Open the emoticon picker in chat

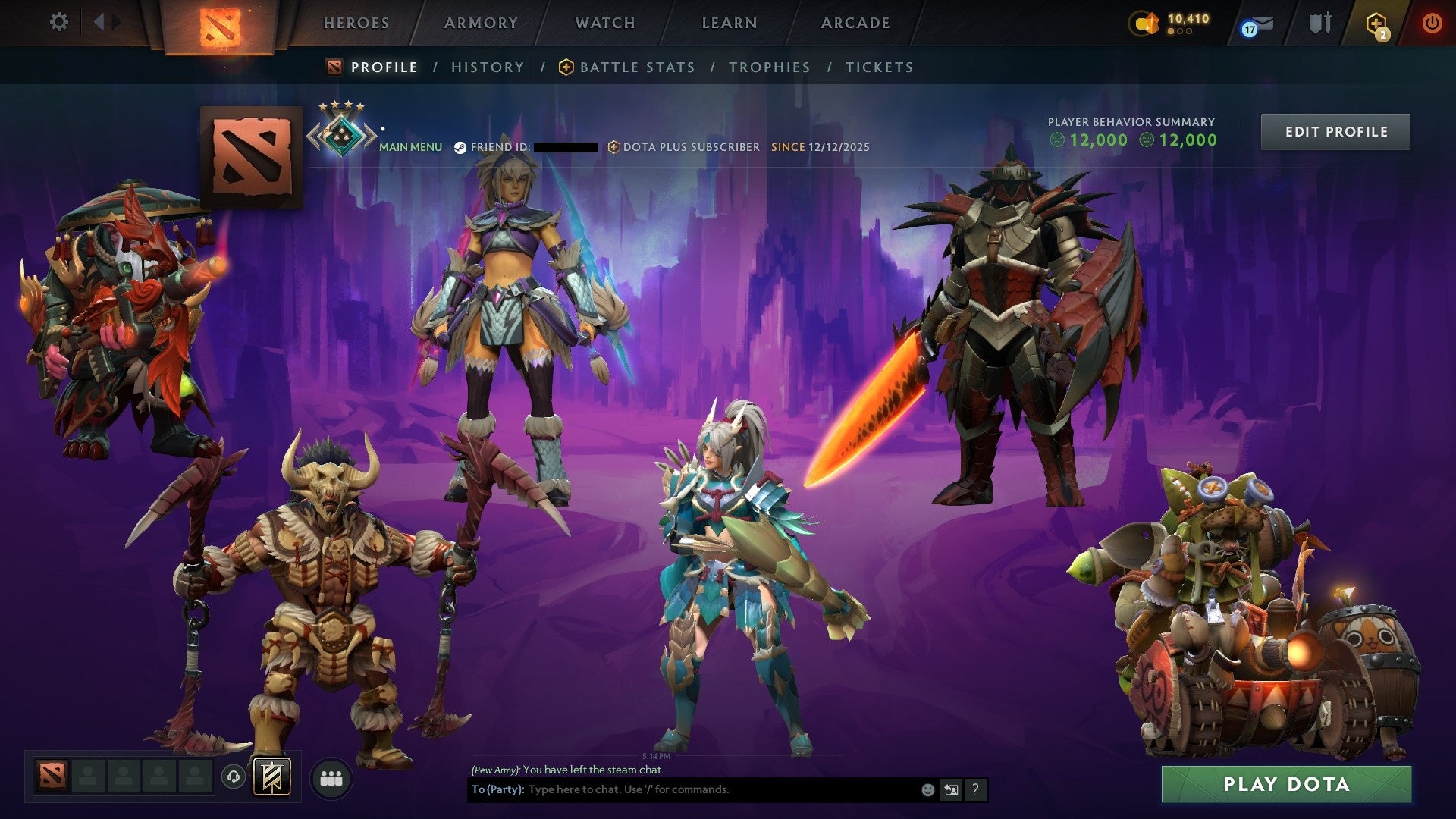click(x=927, y=789)
